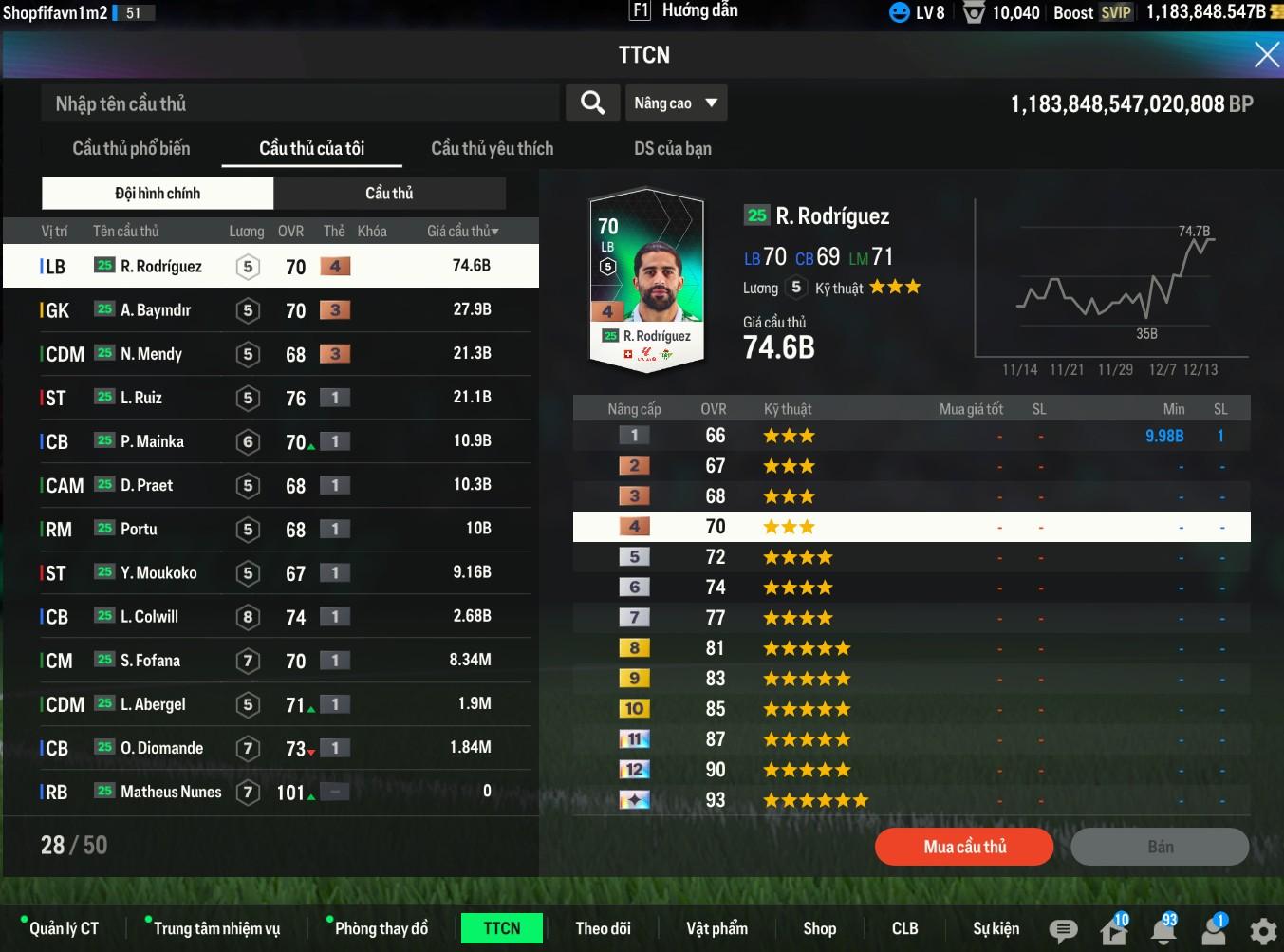This screenshot has width=1284, height=952.
Task: Click the Mua cầu thủ button
Action: [964, 847]
